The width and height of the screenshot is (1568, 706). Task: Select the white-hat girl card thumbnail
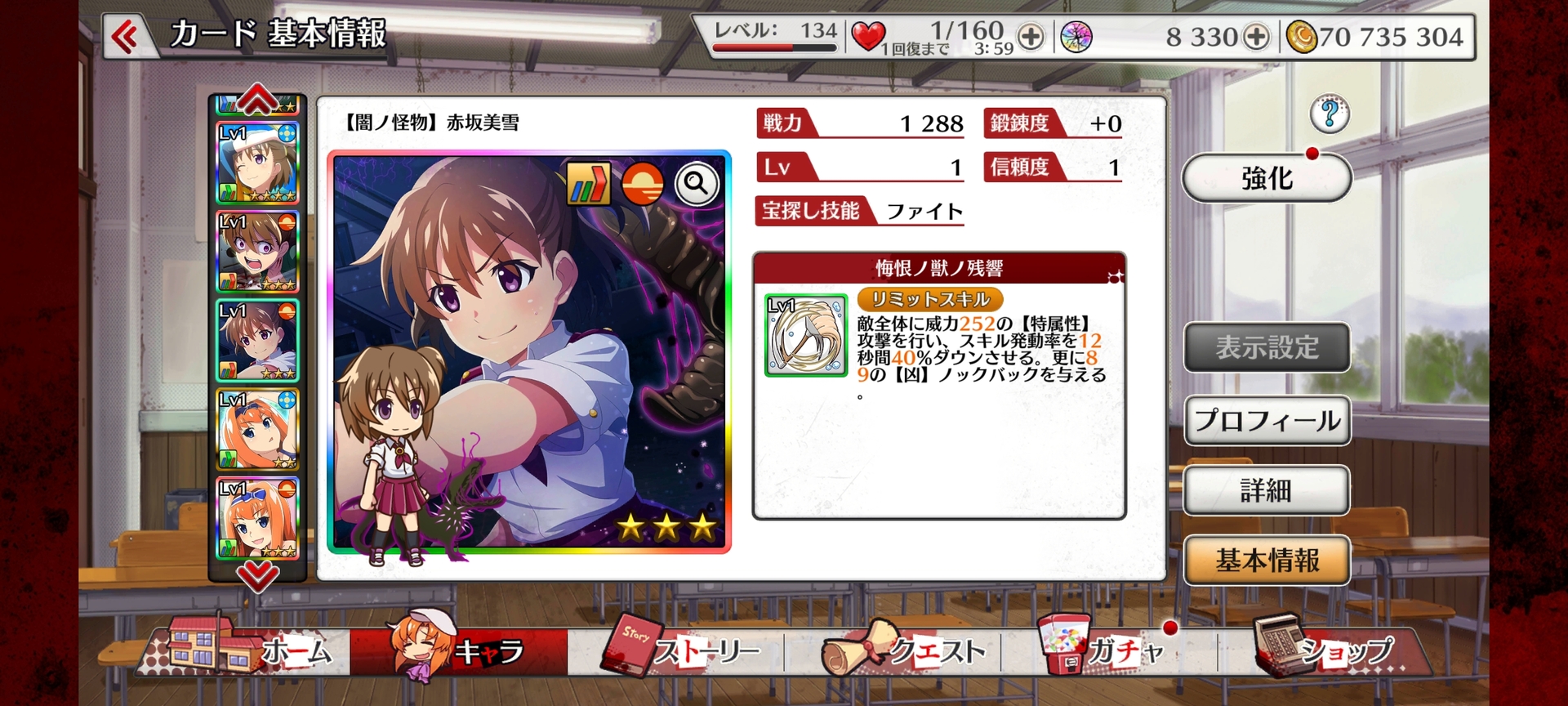tap(257, 163)
